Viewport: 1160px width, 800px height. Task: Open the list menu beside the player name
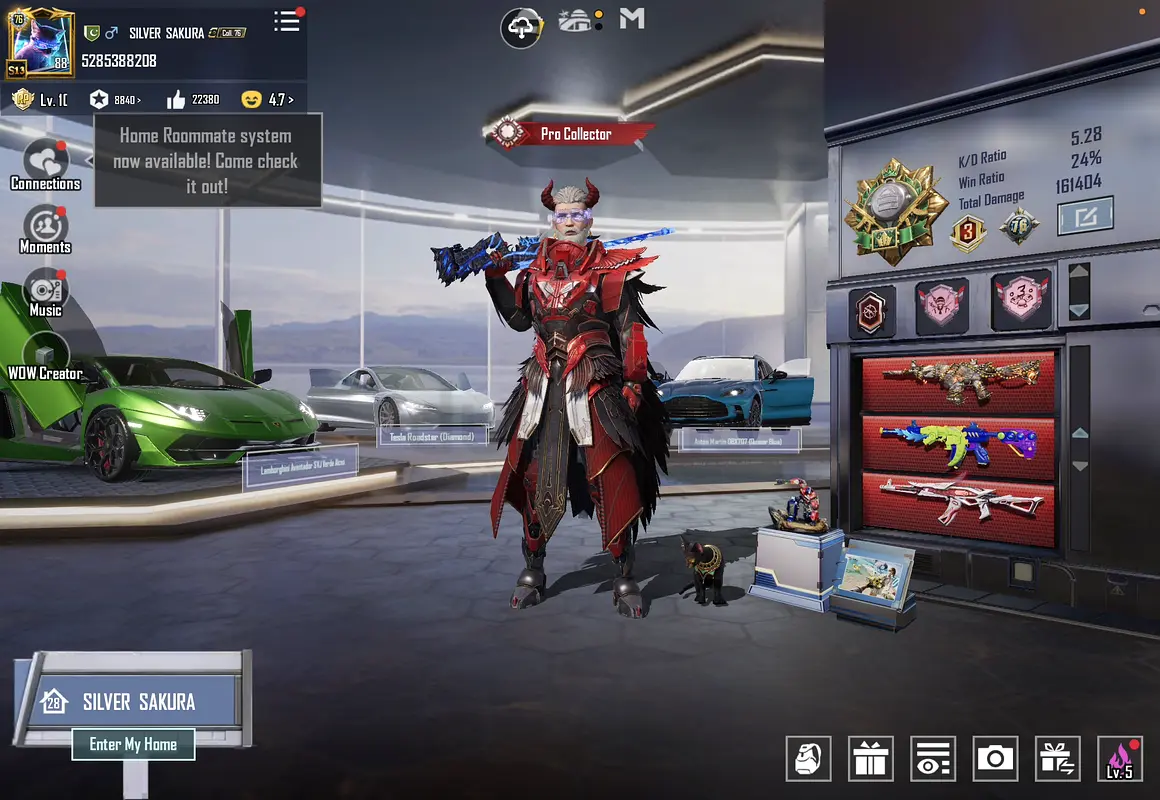(x=287, y=22)
